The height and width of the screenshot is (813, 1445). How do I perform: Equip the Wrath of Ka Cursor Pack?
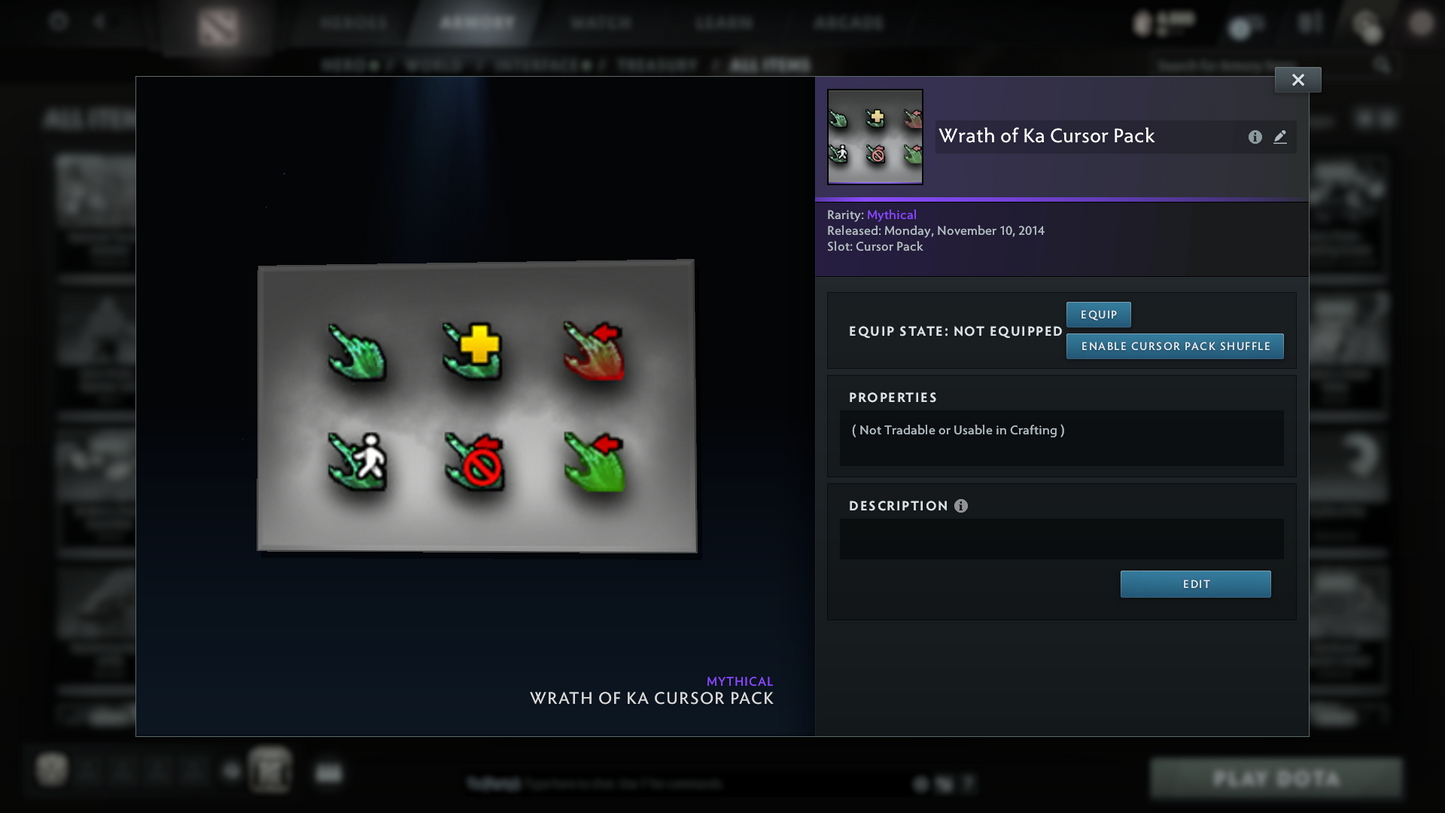point(1098,314)
